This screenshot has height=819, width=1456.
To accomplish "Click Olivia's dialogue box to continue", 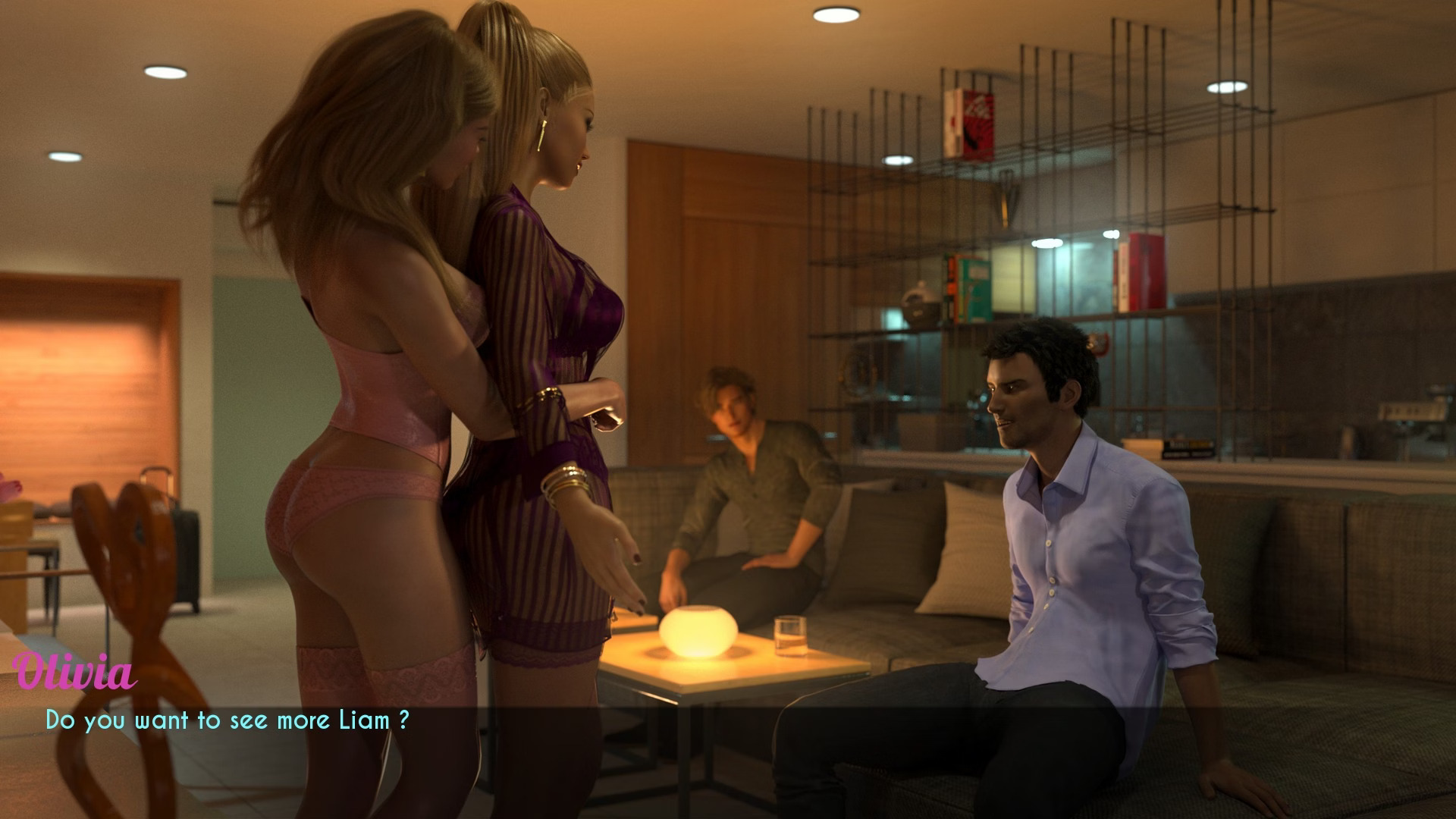I will 227,720.
